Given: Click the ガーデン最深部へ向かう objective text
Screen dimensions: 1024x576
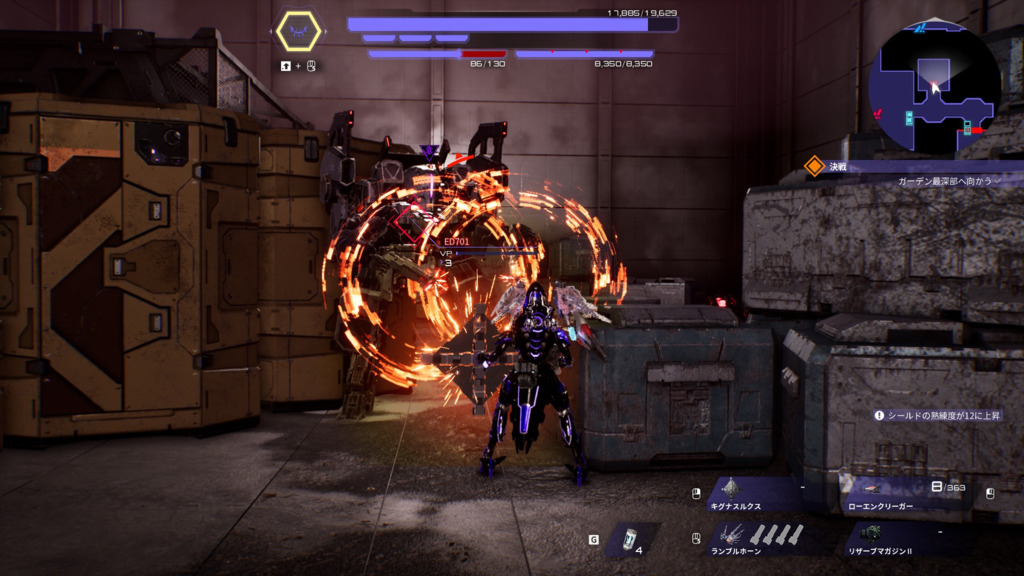Looking at the screenshot, I should (944, 181).
